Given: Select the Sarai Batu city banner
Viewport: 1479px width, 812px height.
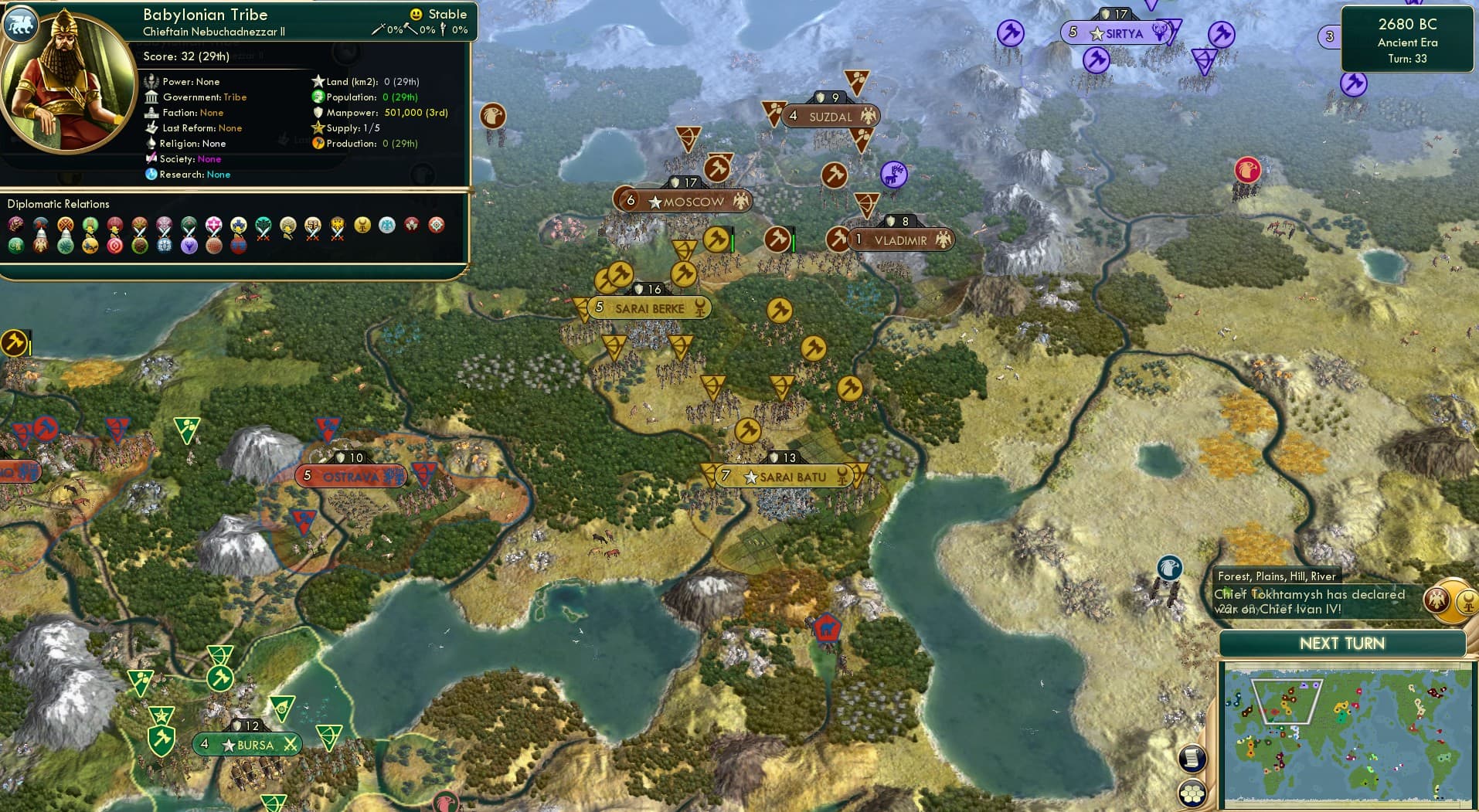Looking at the screenshot, I should [783, 477].
